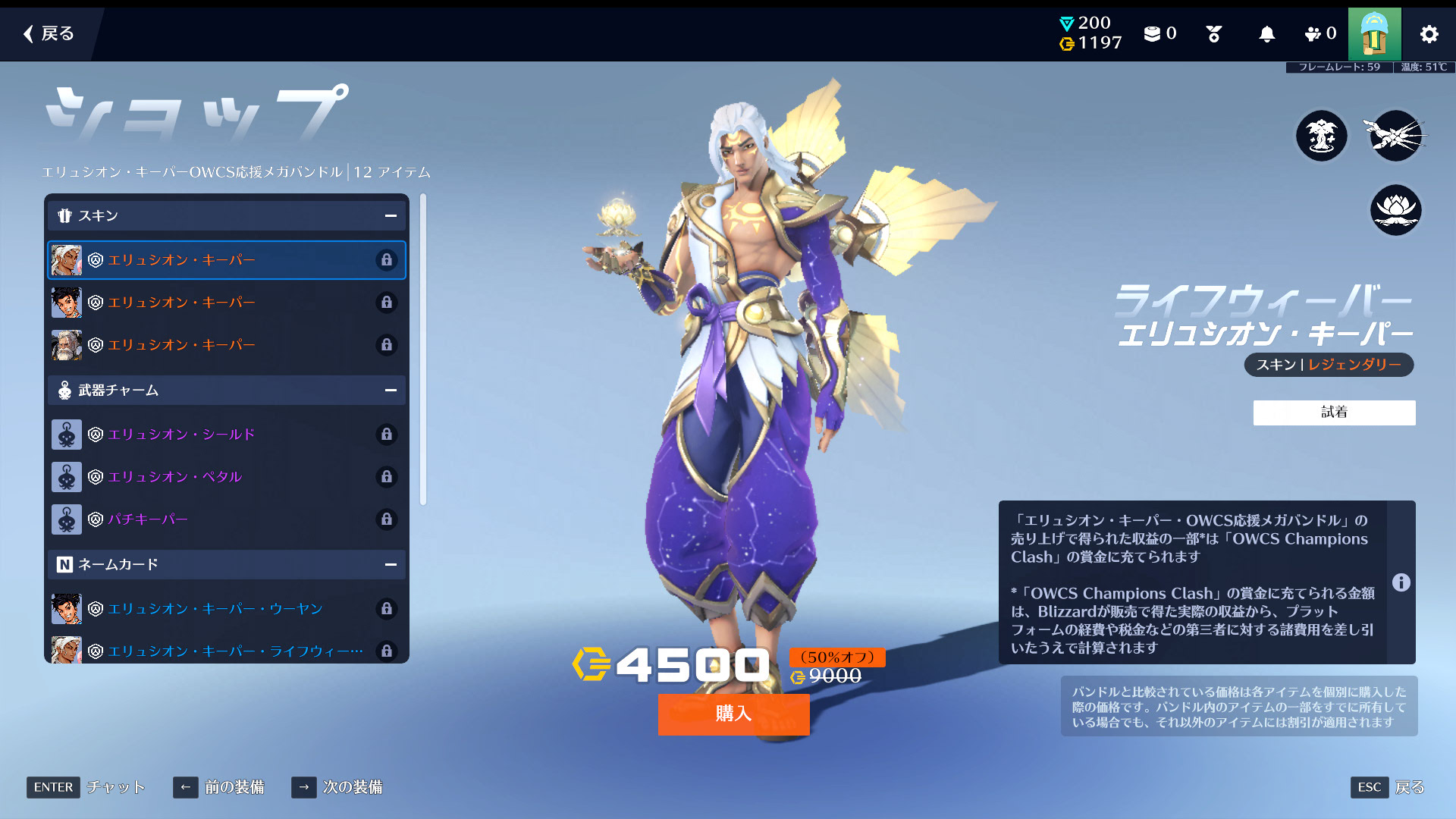Collapse the 武器チャーム section

click(x=391, y=391)
